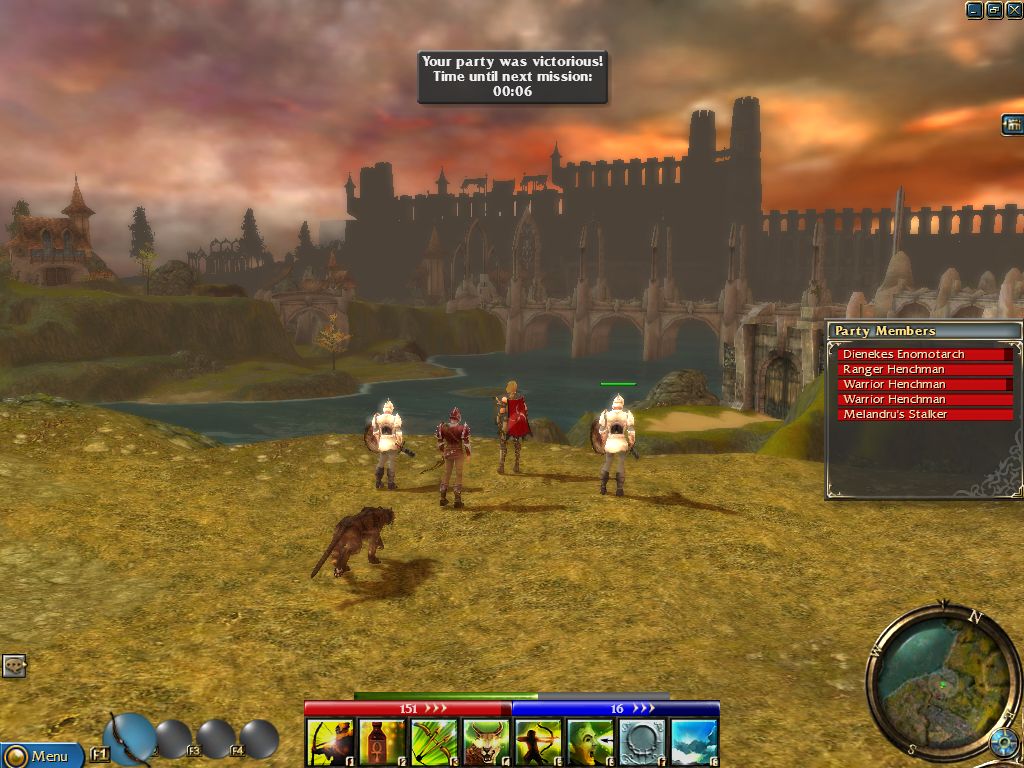The width and height of the screenshot is (1024, 768).
Task: Use the cloudy sky skill
Action: click(694, 743)
